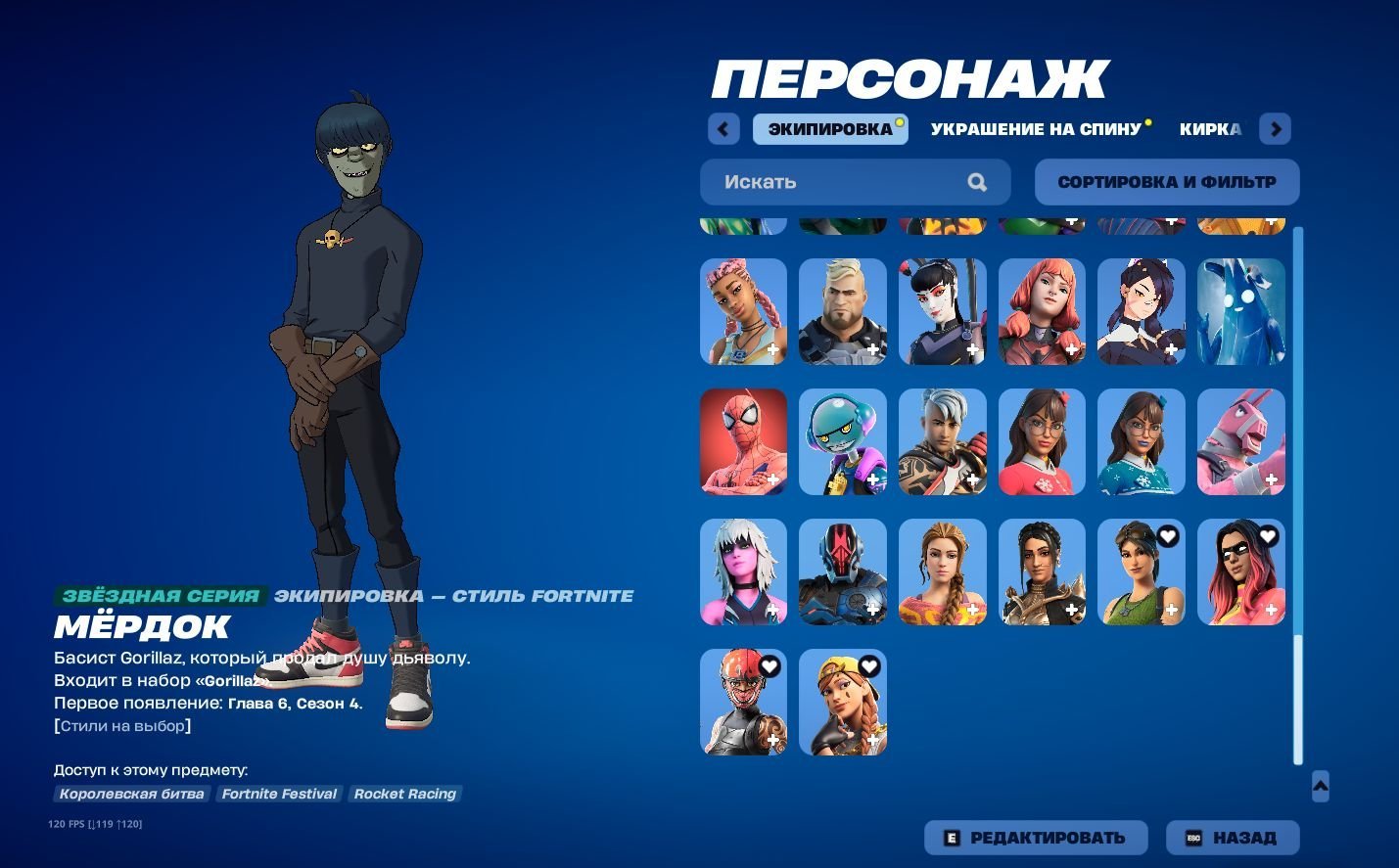Screen dimensions: 1399x868
Task: Click the plus on the white-haired punk skin
Action: (773, 609)
